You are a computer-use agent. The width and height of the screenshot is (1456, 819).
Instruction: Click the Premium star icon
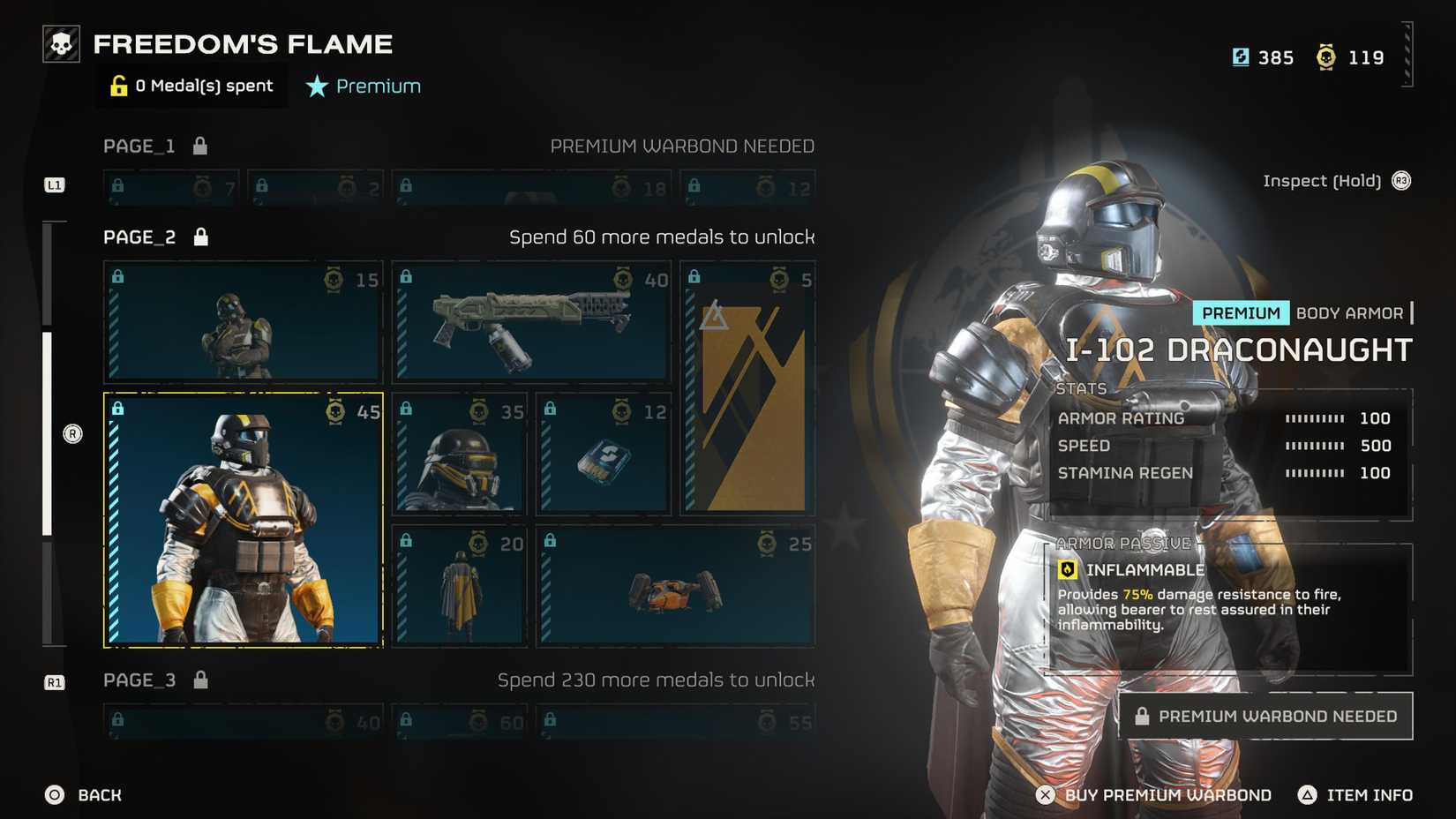coord(316,86)
